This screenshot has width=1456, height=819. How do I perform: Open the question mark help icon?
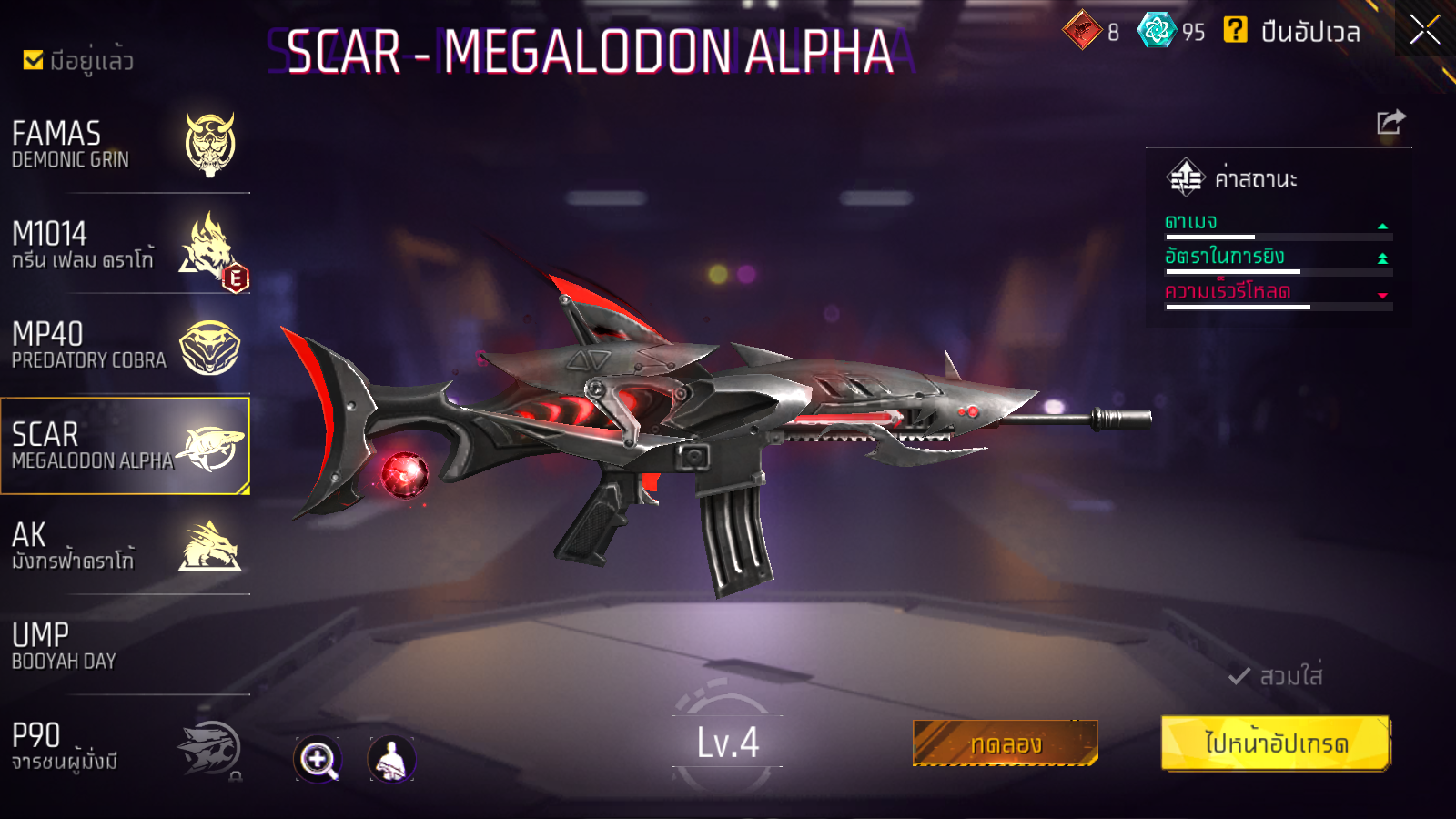click(x=1235, y=31)
